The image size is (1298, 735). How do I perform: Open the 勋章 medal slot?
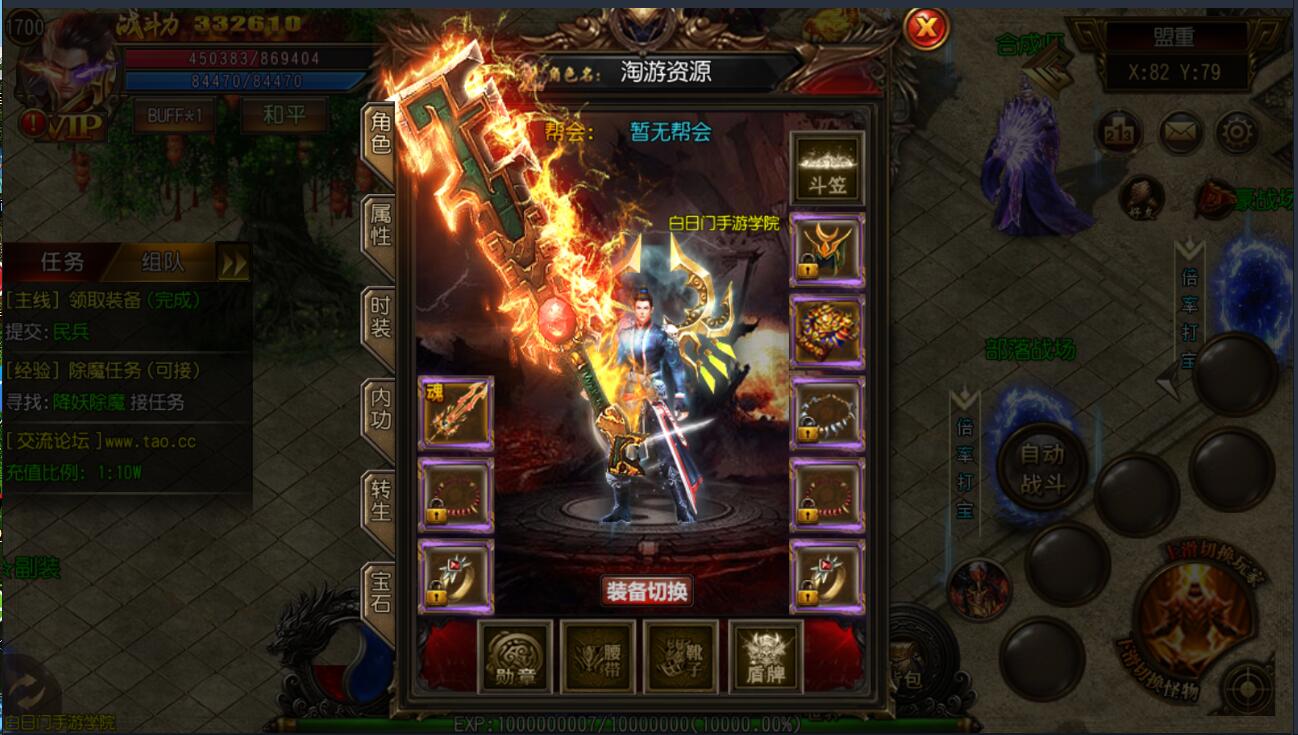[x=515, y=657]
